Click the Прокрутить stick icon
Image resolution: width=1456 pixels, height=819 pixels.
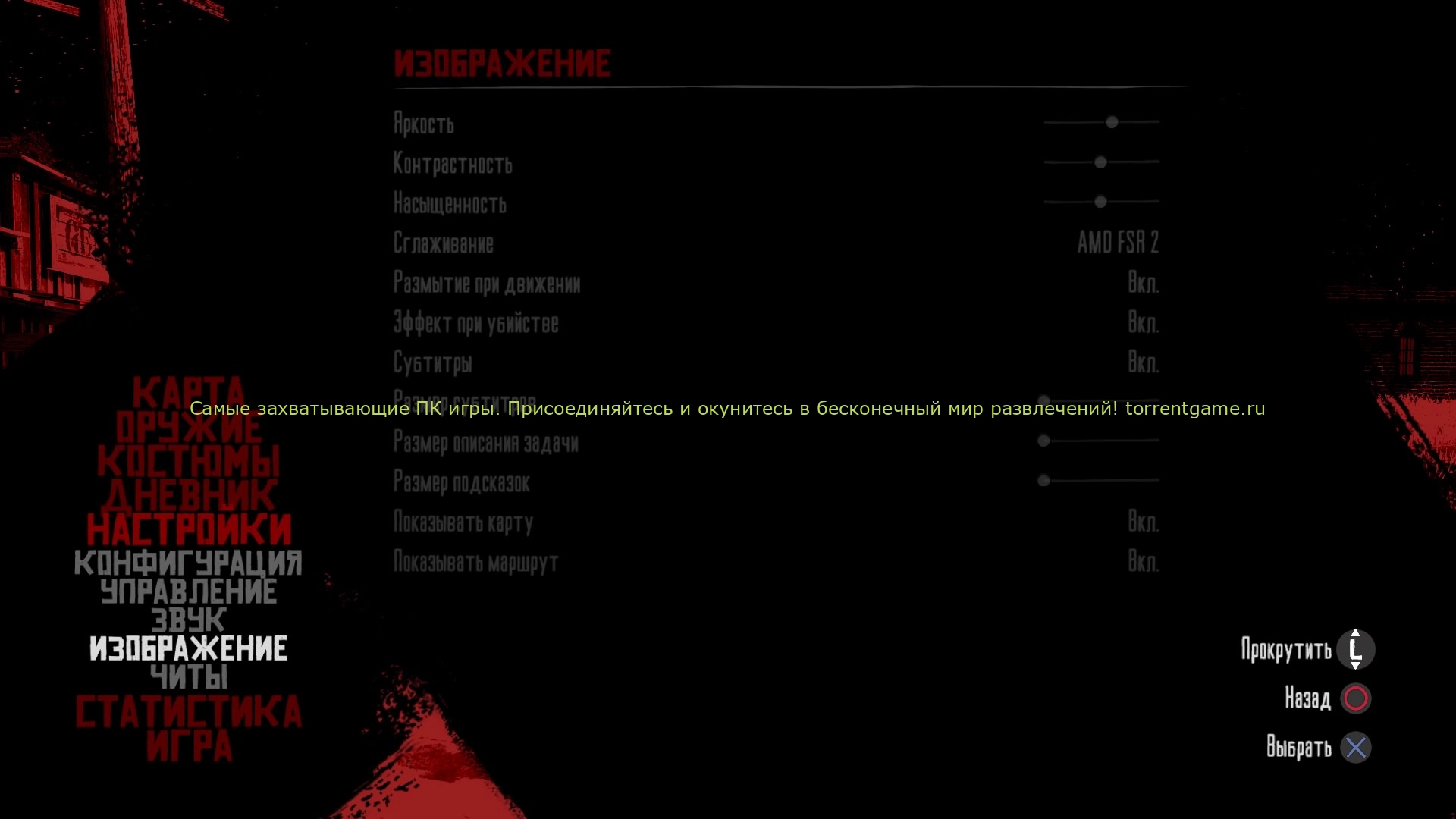(1356, 649)
